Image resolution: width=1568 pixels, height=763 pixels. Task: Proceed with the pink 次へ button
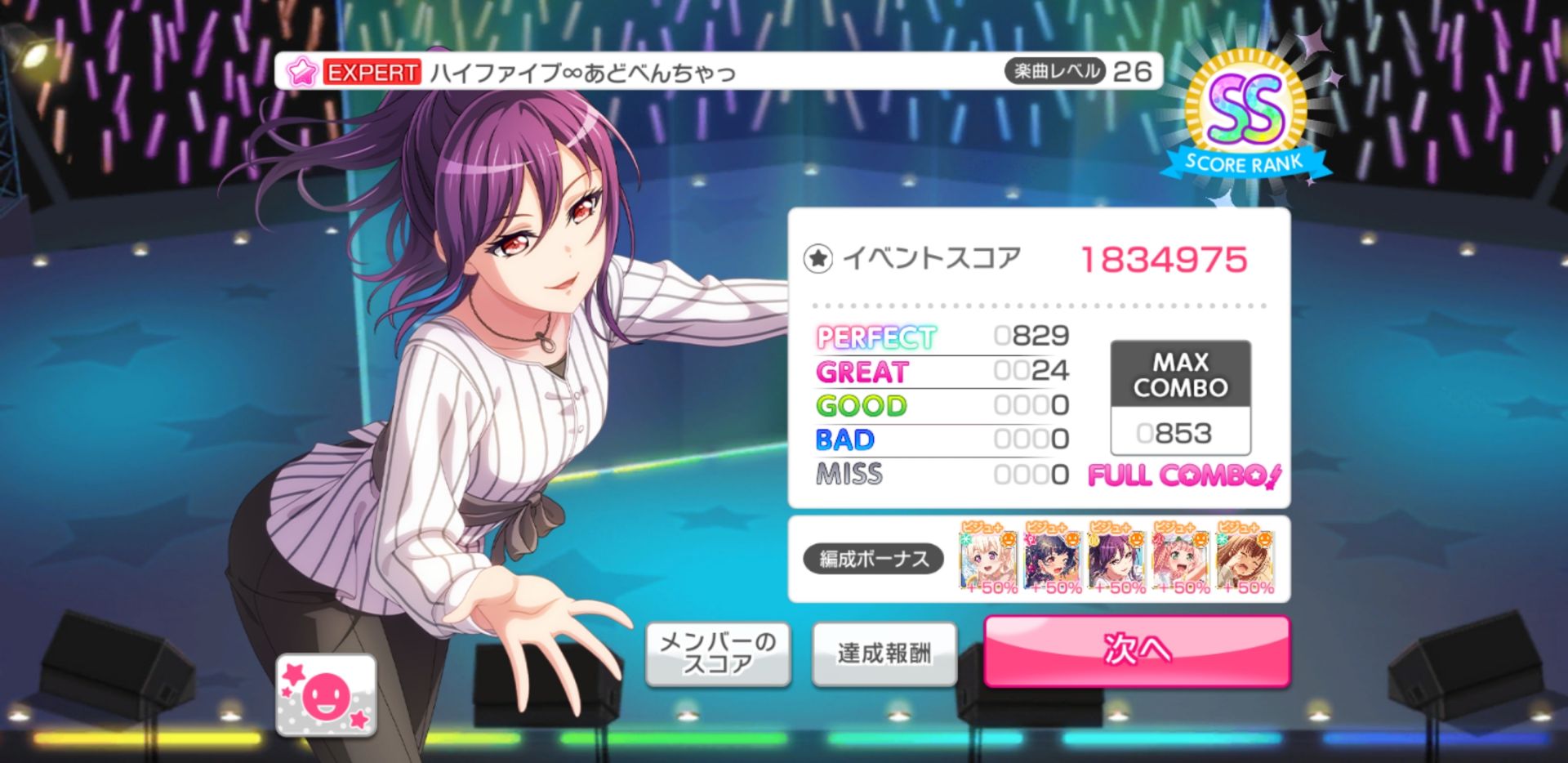click(1136, 650)
